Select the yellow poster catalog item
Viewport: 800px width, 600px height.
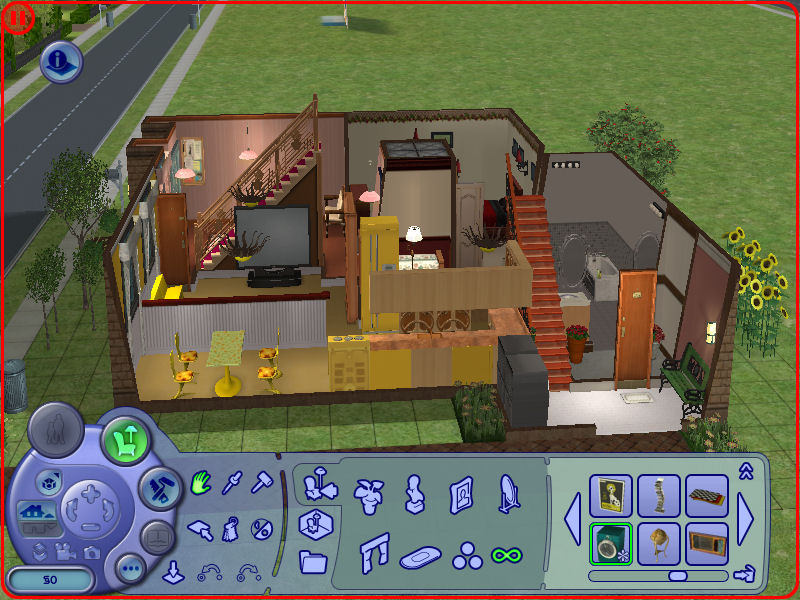610,495
